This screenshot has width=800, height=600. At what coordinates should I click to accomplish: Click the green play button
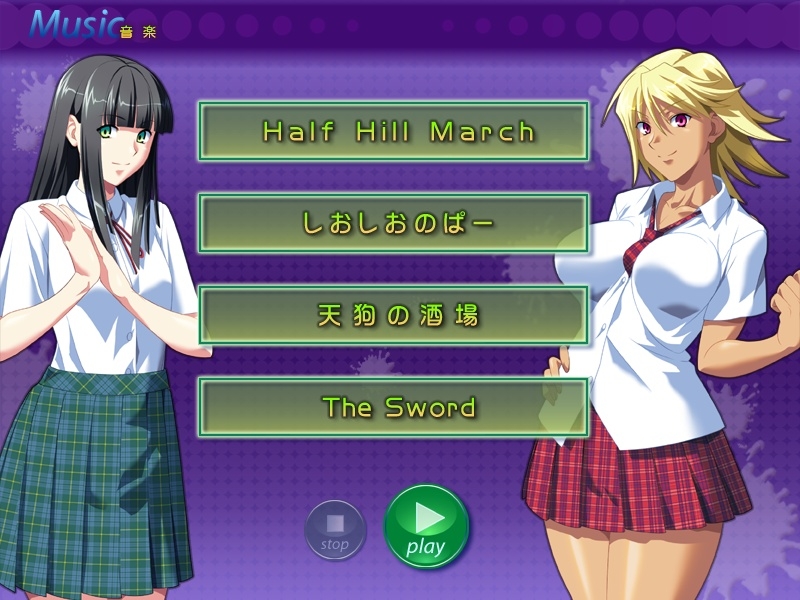tap(427, 526)
